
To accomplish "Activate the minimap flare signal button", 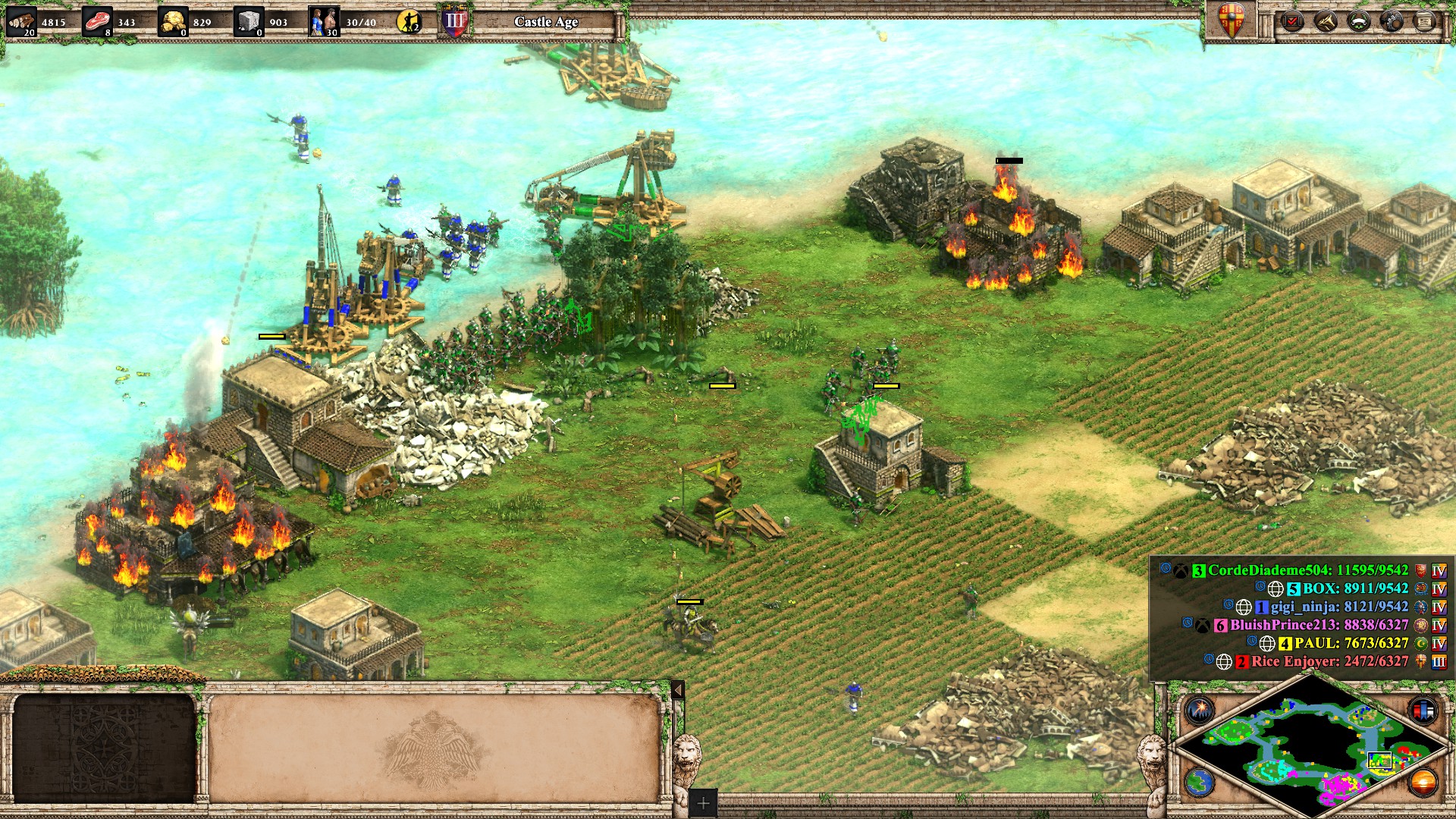I will pos(1200,711).
